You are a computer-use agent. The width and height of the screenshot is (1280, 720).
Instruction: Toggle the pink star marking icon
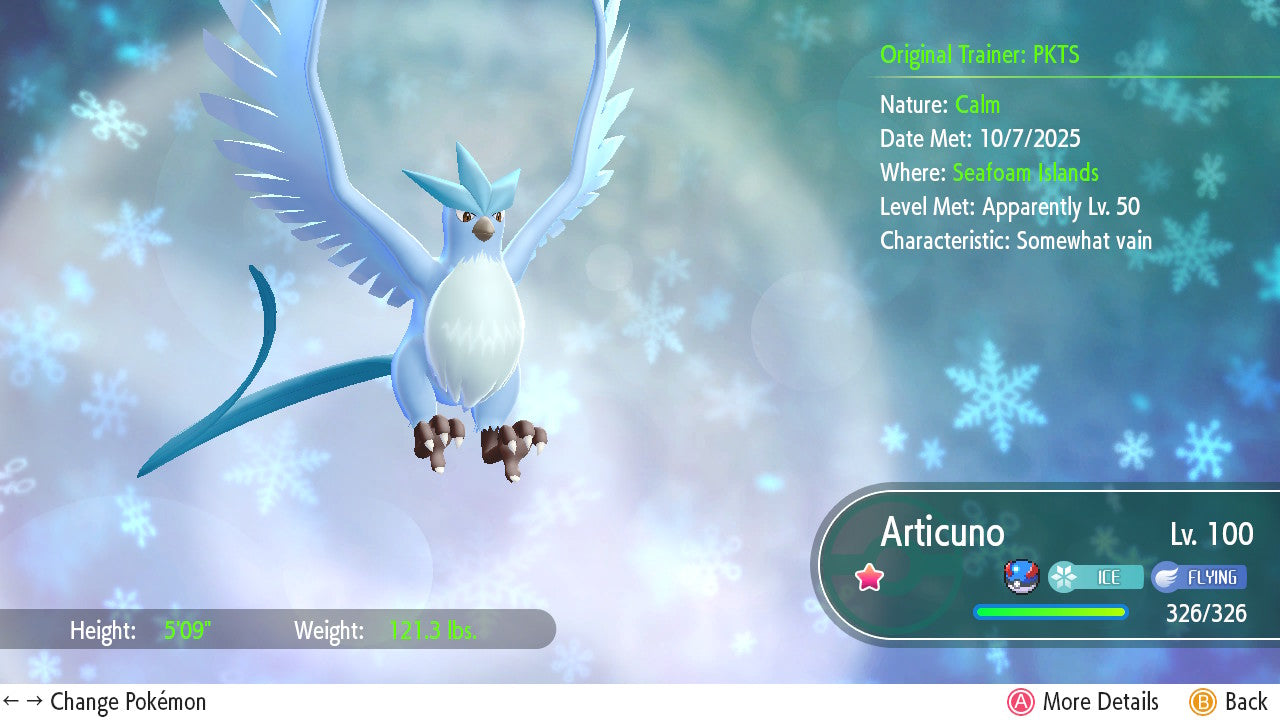click(870, 577)
